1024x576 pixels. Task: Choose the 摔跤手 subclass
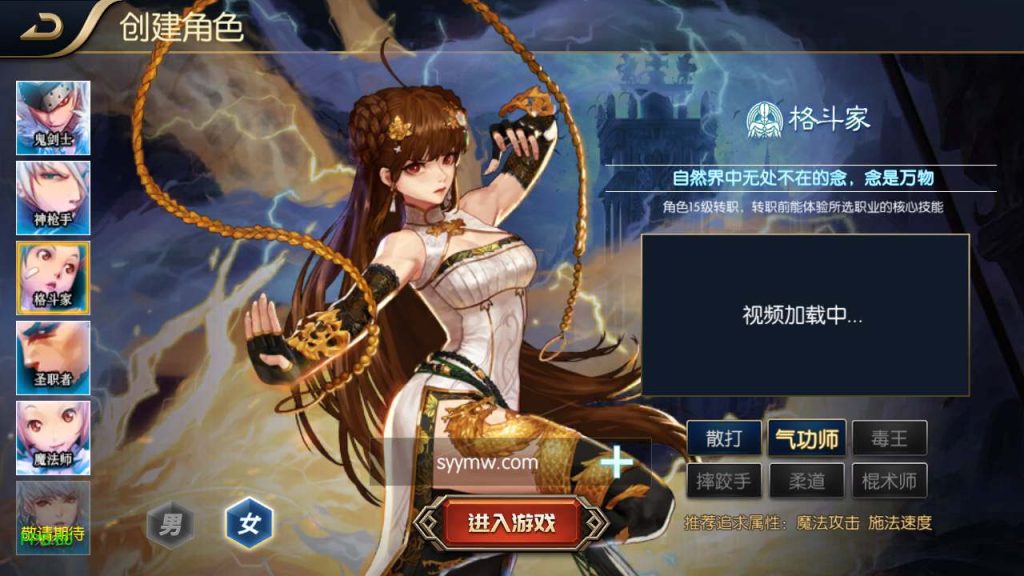point(723,481)
